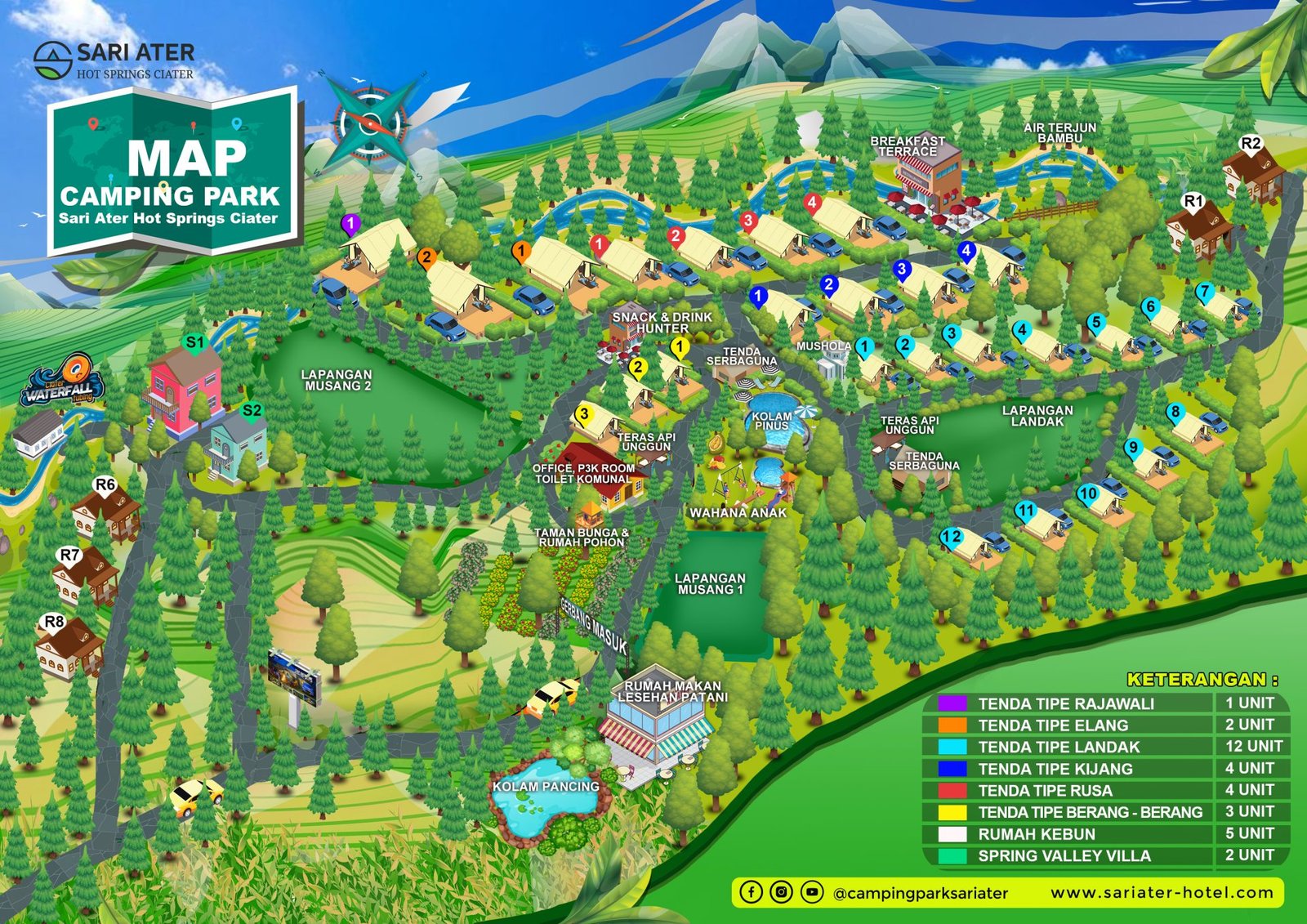Choose the cyan Landak marker number 12
Image resolution: width=1307 pixels, height=924 pixels.
[x=951, y=538]
